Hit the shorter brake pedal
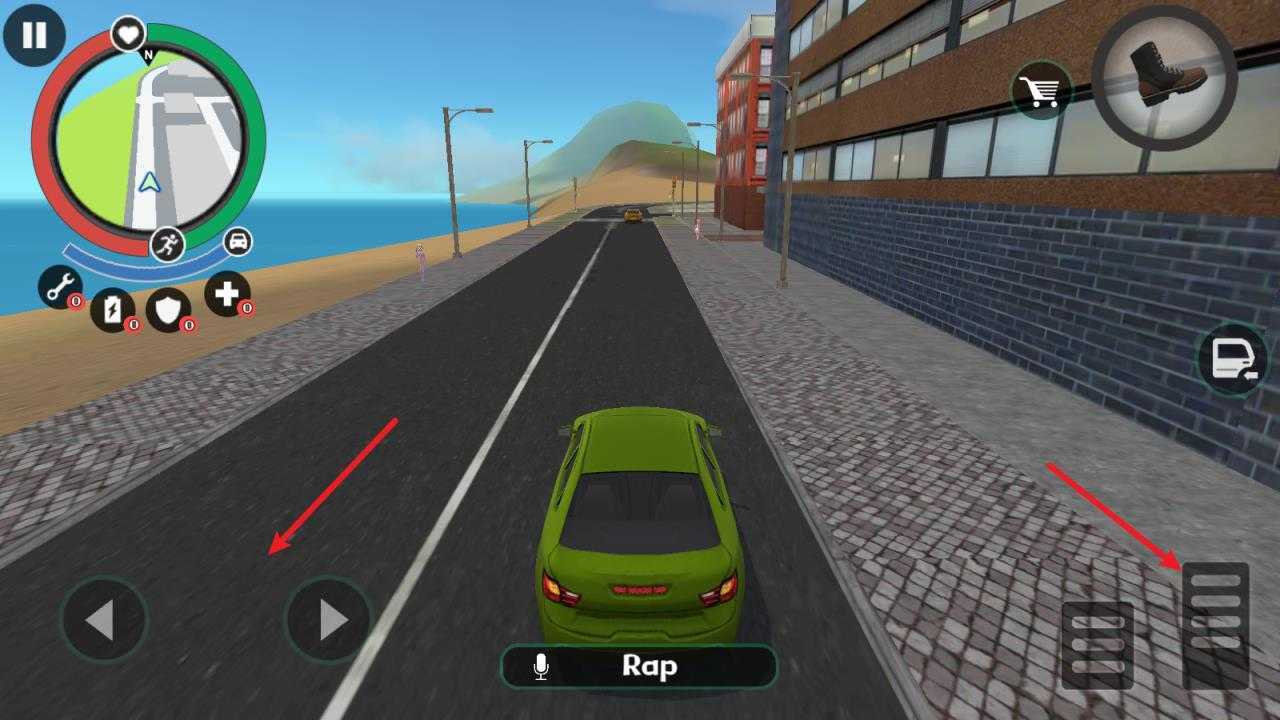The width and height of the screenshot is (1280, 720). pos(1098,645)
